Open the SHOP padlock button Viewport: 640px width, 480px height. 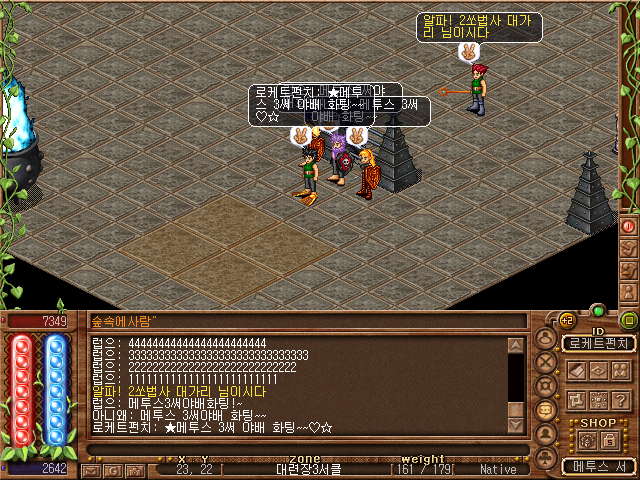(x=609, y=440)
